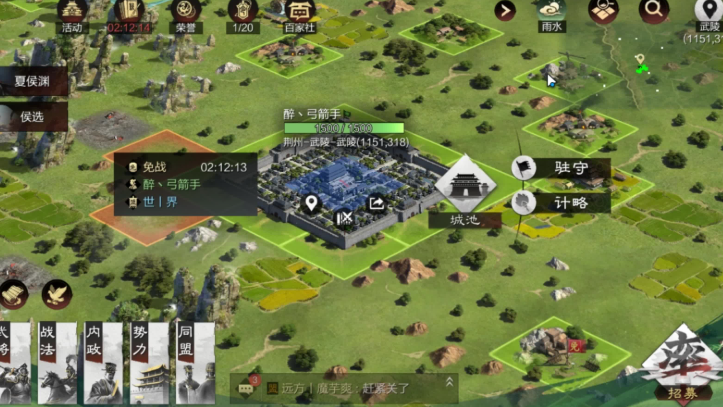Screen dimensions: 723x407
Task: Expand the top bar arrow button
Action: [x=505, y=11]
